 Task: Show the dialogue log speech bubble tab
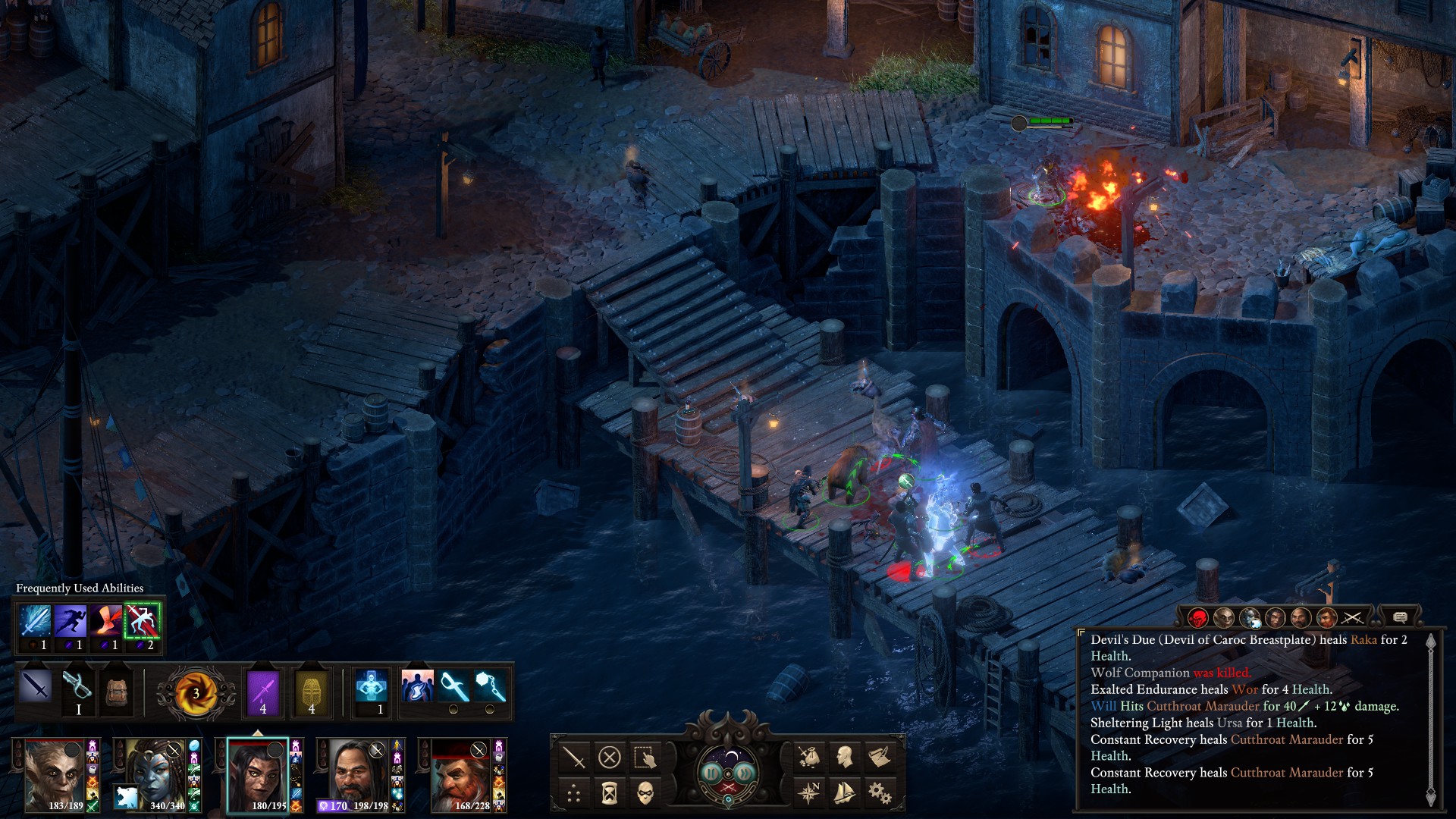[x=1400, y=617]
